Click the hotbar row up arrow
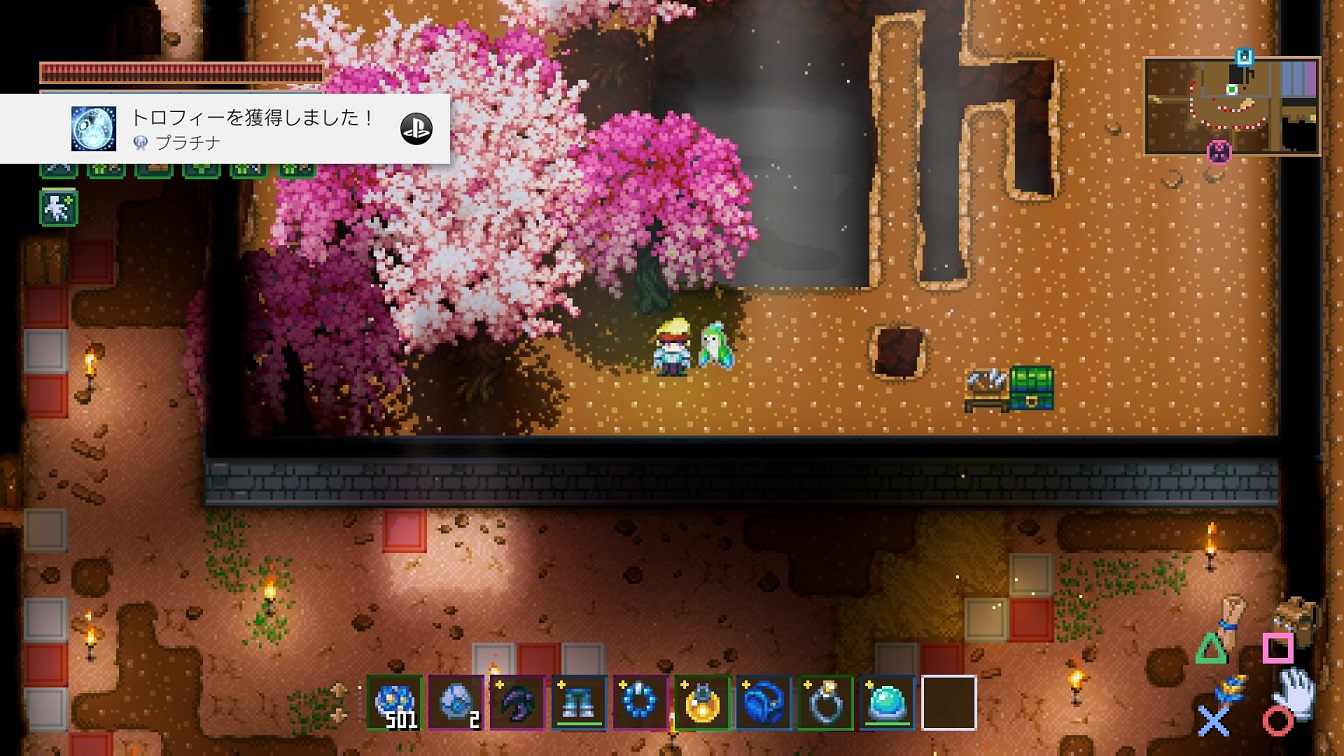This screenshot has width=1344, height=756. click(x=339, y=691)
